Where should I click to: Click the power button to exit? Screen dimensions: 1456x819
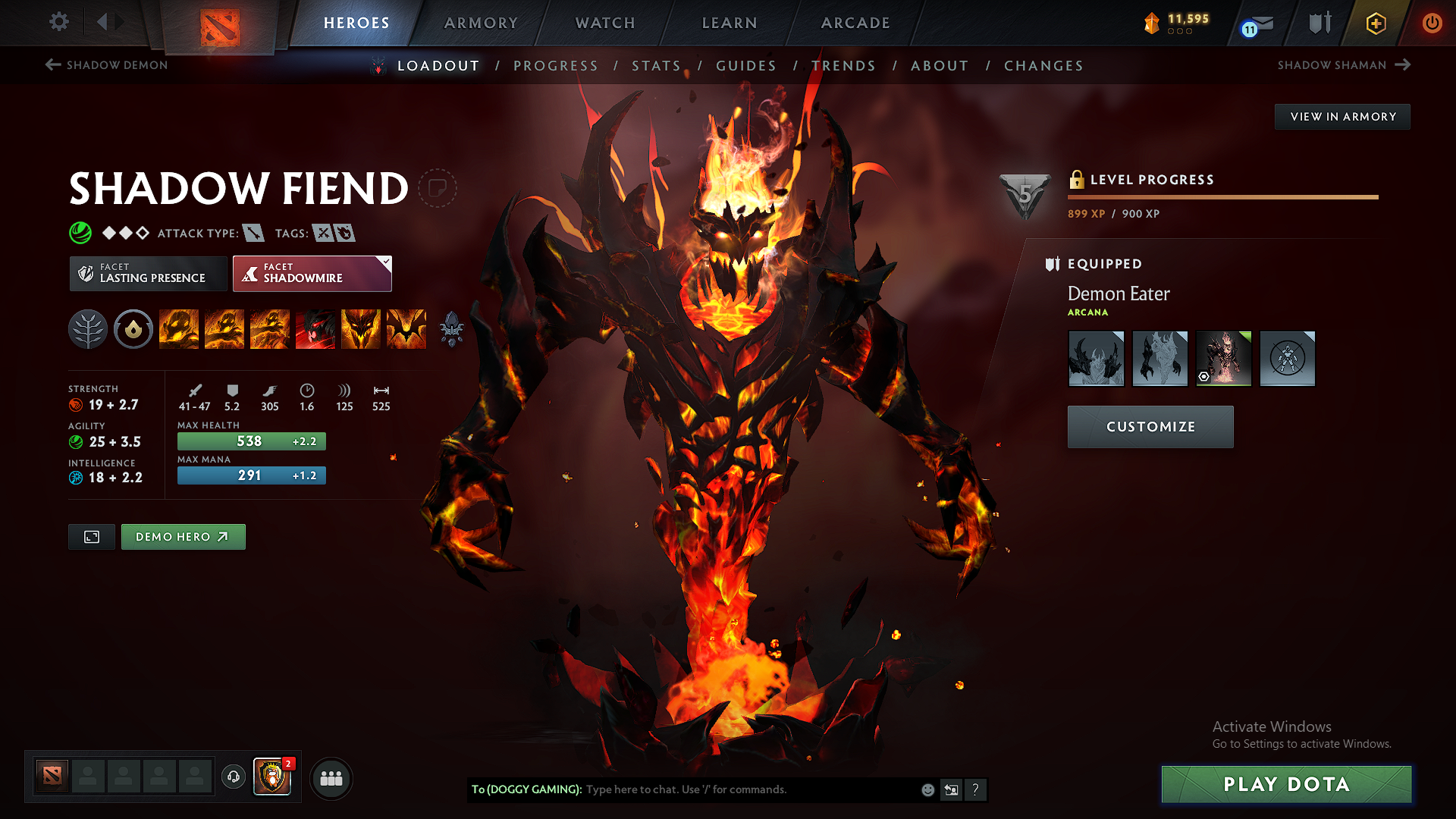coord(1432,22)
